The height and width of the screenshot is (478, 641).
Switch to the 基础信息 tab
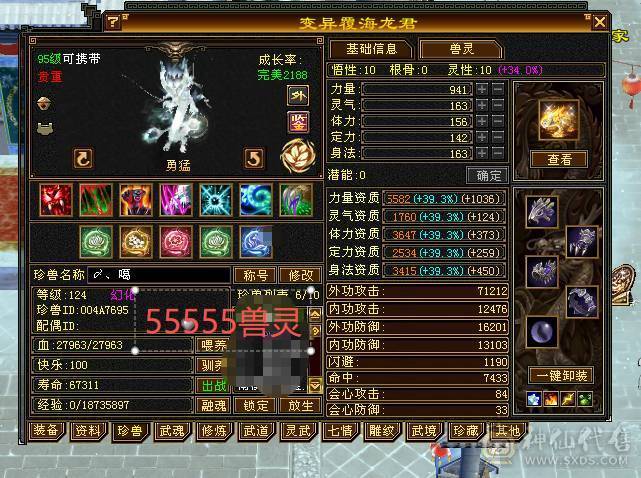click(x=371, y=49)
